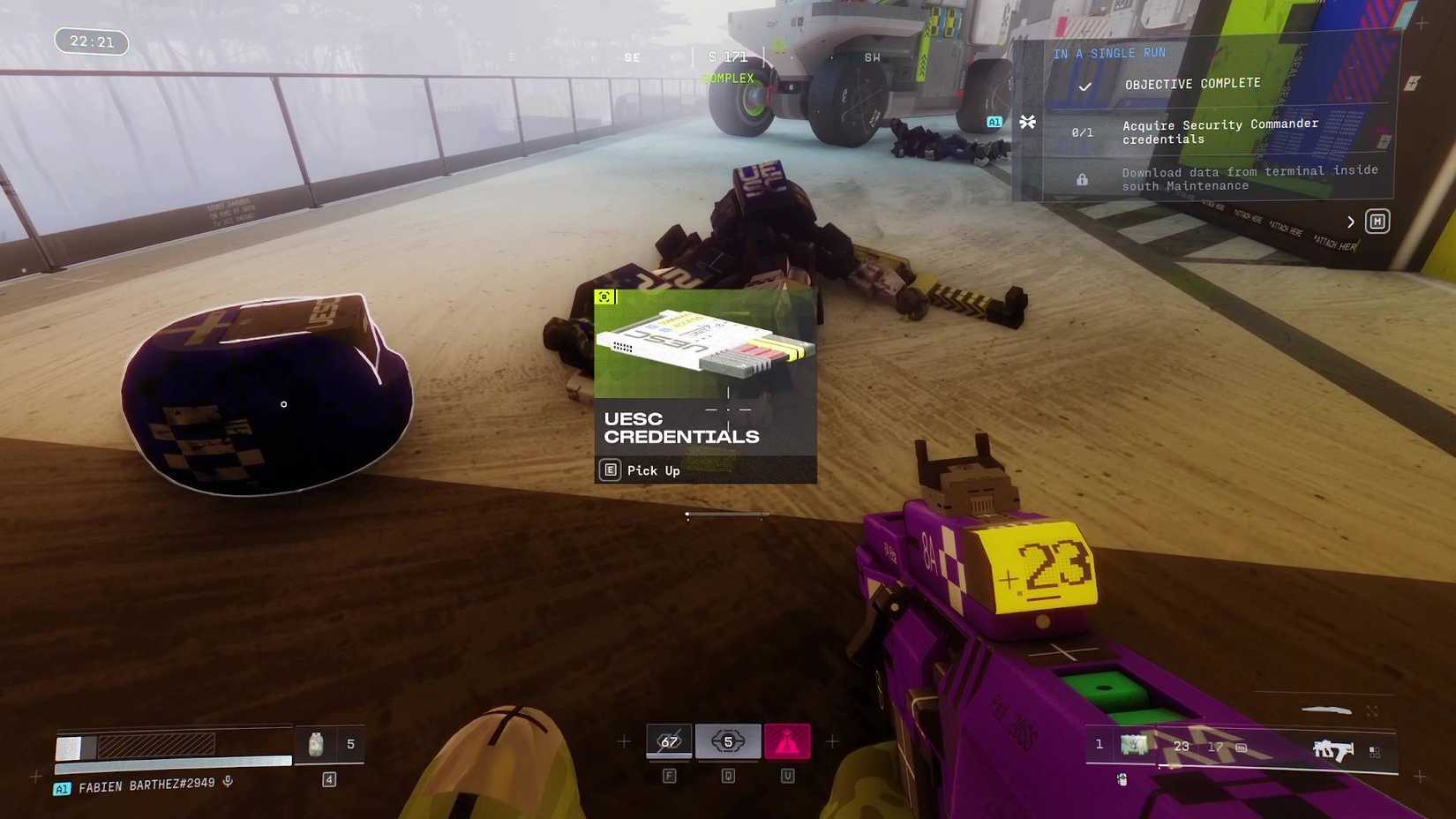Screen dimensions: 1456x819
Task: Expand the objectives panel with the right chevron
Action: pyautogui.click(x=1351, y=222)
